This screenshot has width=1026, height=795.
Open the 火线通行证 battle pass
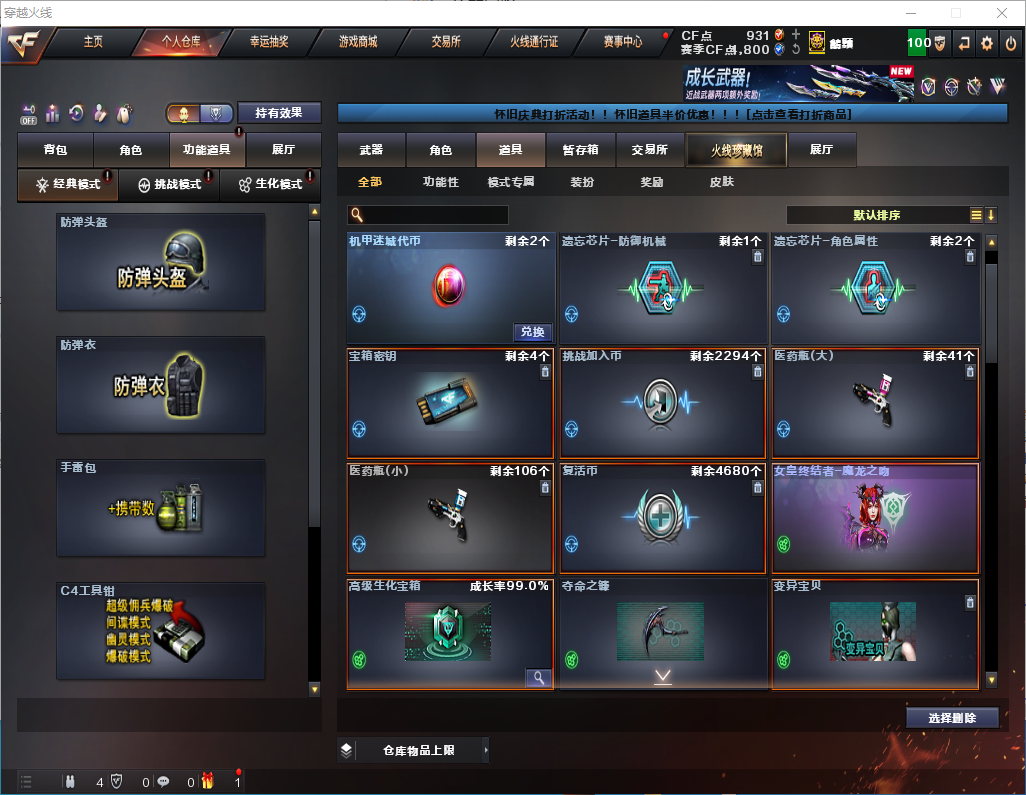pos(534,42)
